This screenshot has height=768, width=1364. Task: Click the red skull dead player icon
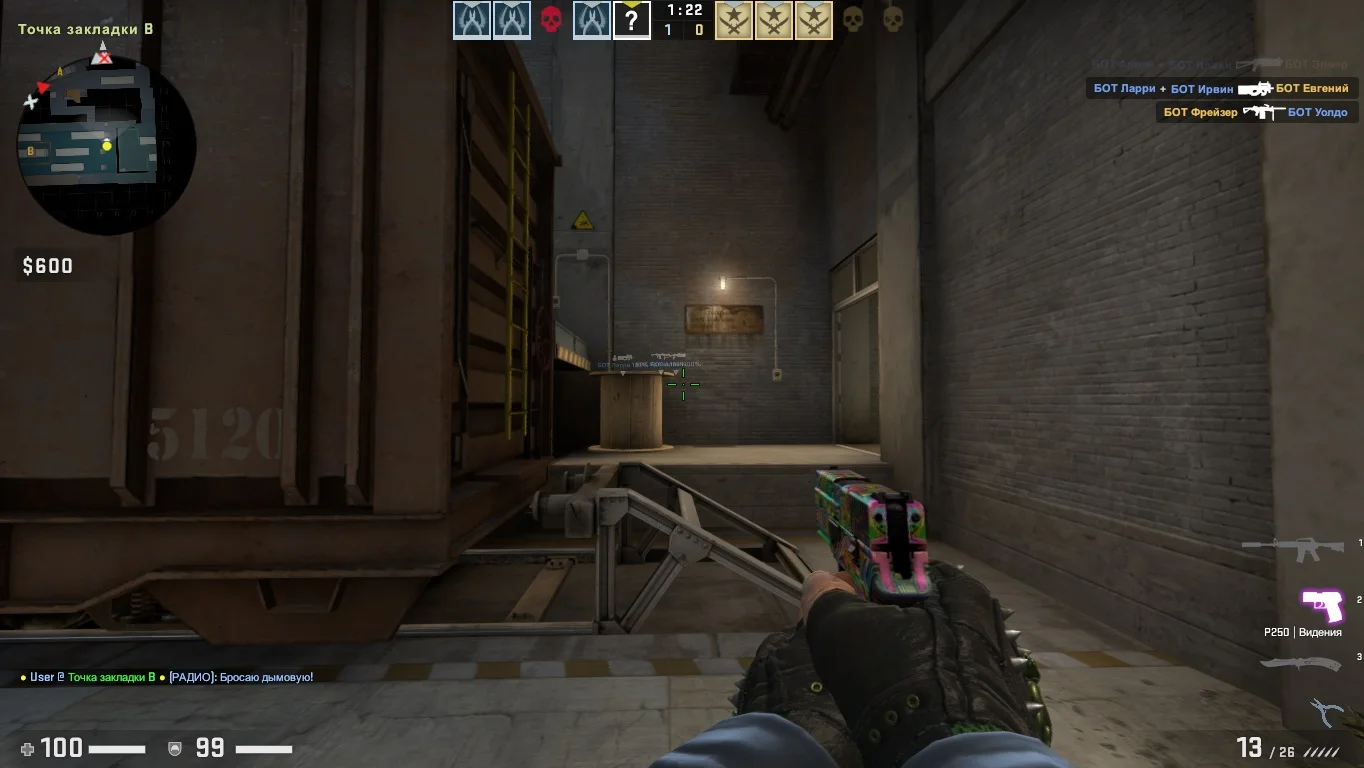coord(551,20)
